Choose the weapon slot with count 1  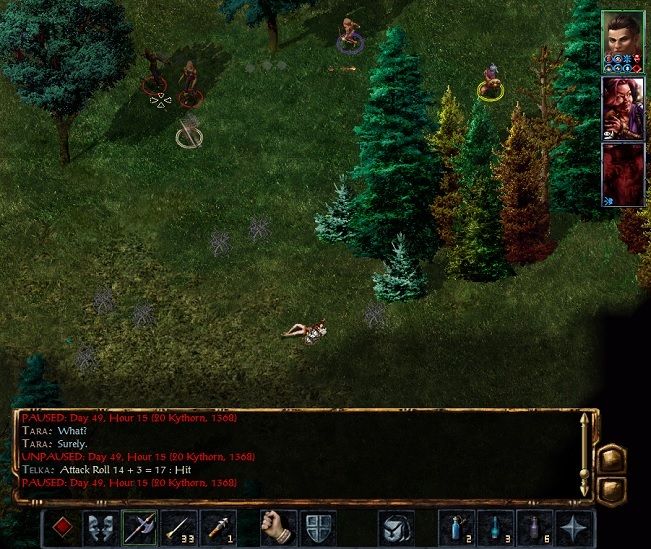218,526
